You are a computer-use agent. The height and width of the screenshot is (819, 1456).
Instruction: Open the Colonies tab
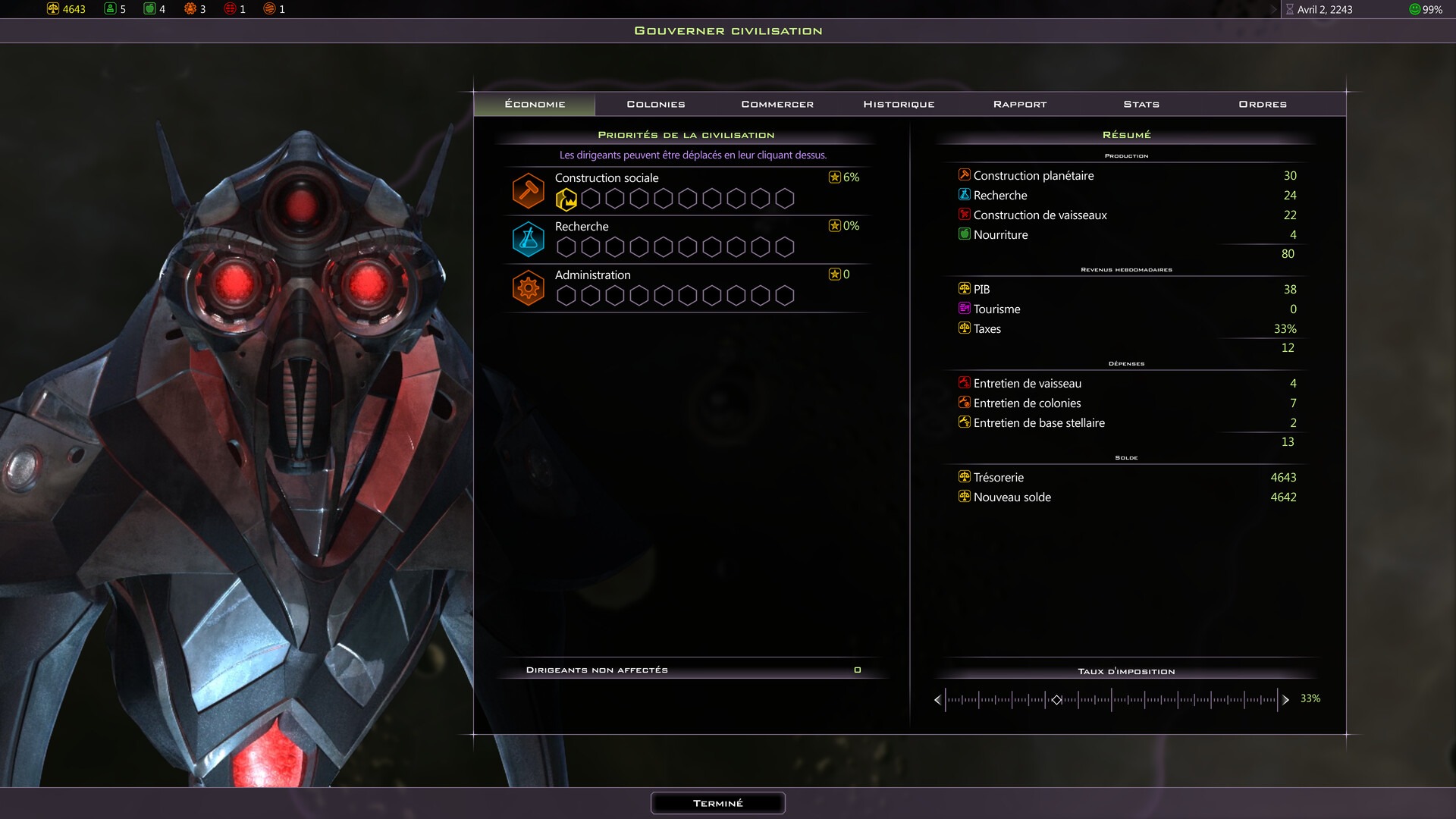656,104
